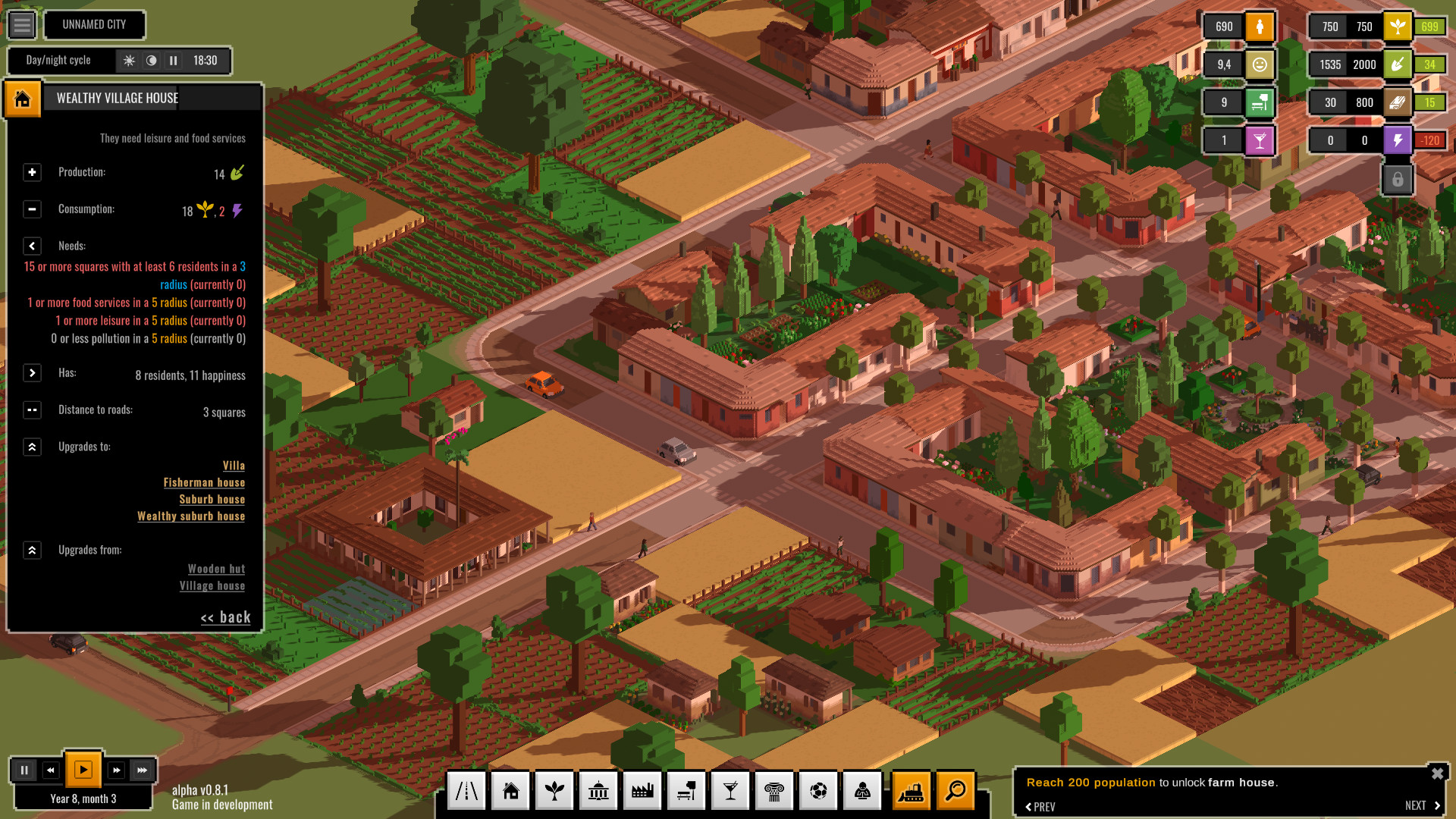
Task: Switch to night mode
Action: tap(151, 61)
